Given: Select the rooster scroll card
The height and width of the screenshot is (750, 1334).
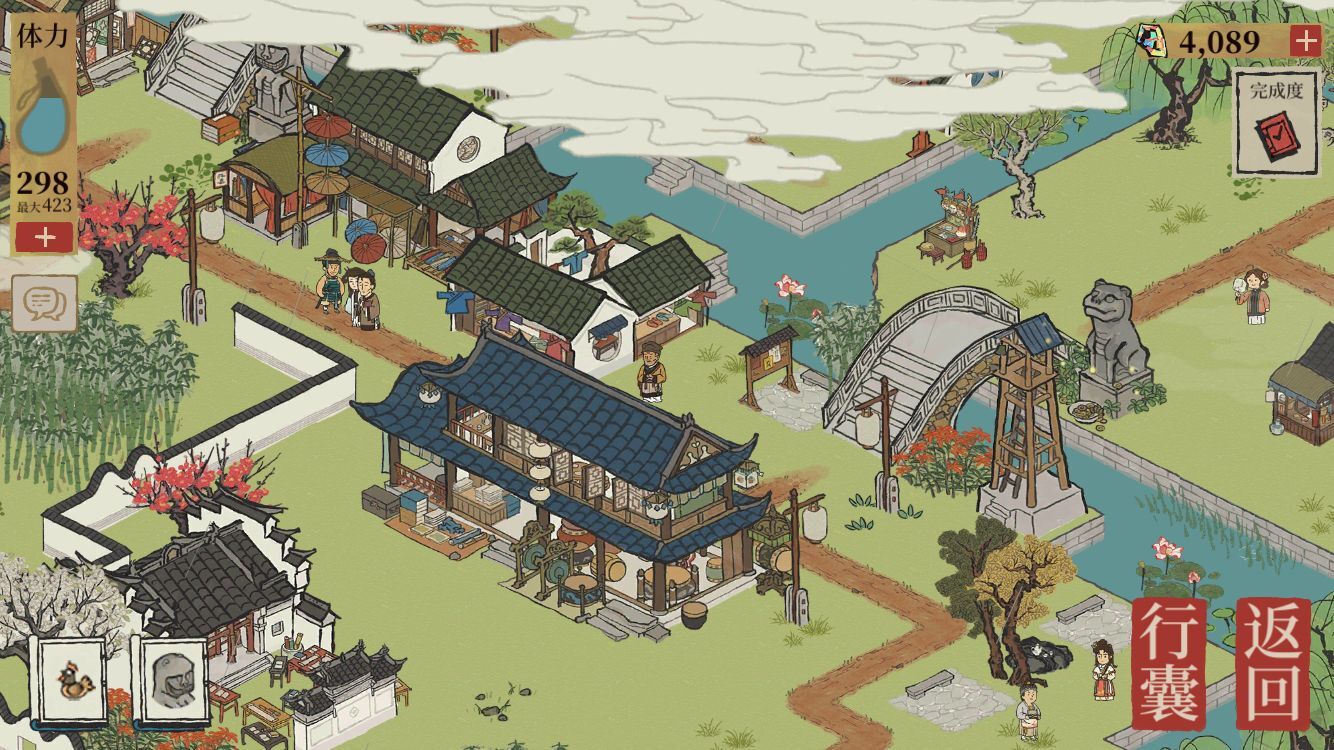Looking at the screenshot, I should coord(73,682).
